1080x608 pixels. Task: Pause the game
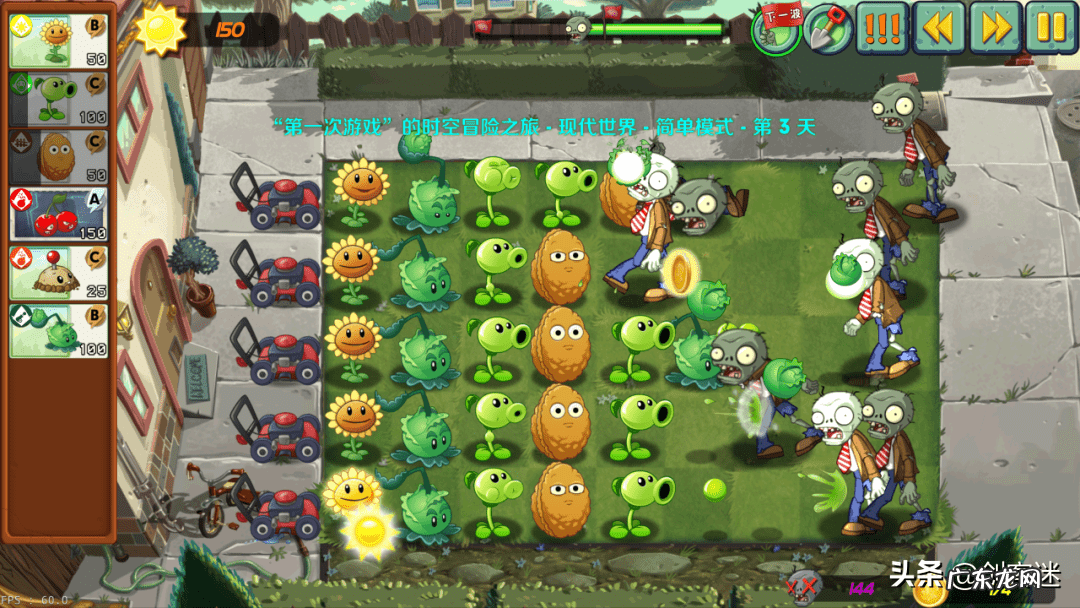[1051, 27]
